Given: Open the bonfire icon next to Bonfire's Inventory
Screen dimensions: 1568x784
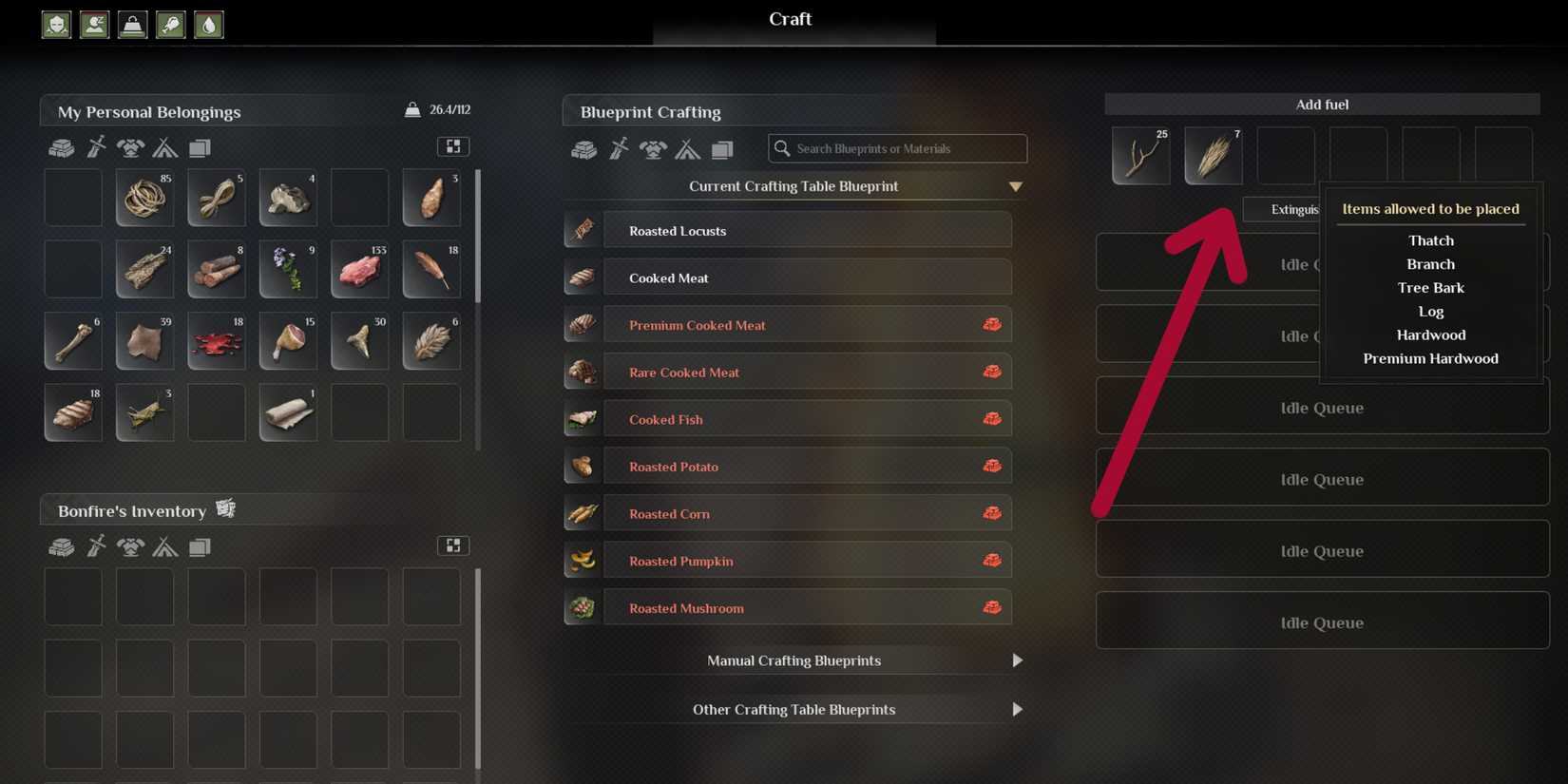Looking at the screenshot, I should [226, 508].
